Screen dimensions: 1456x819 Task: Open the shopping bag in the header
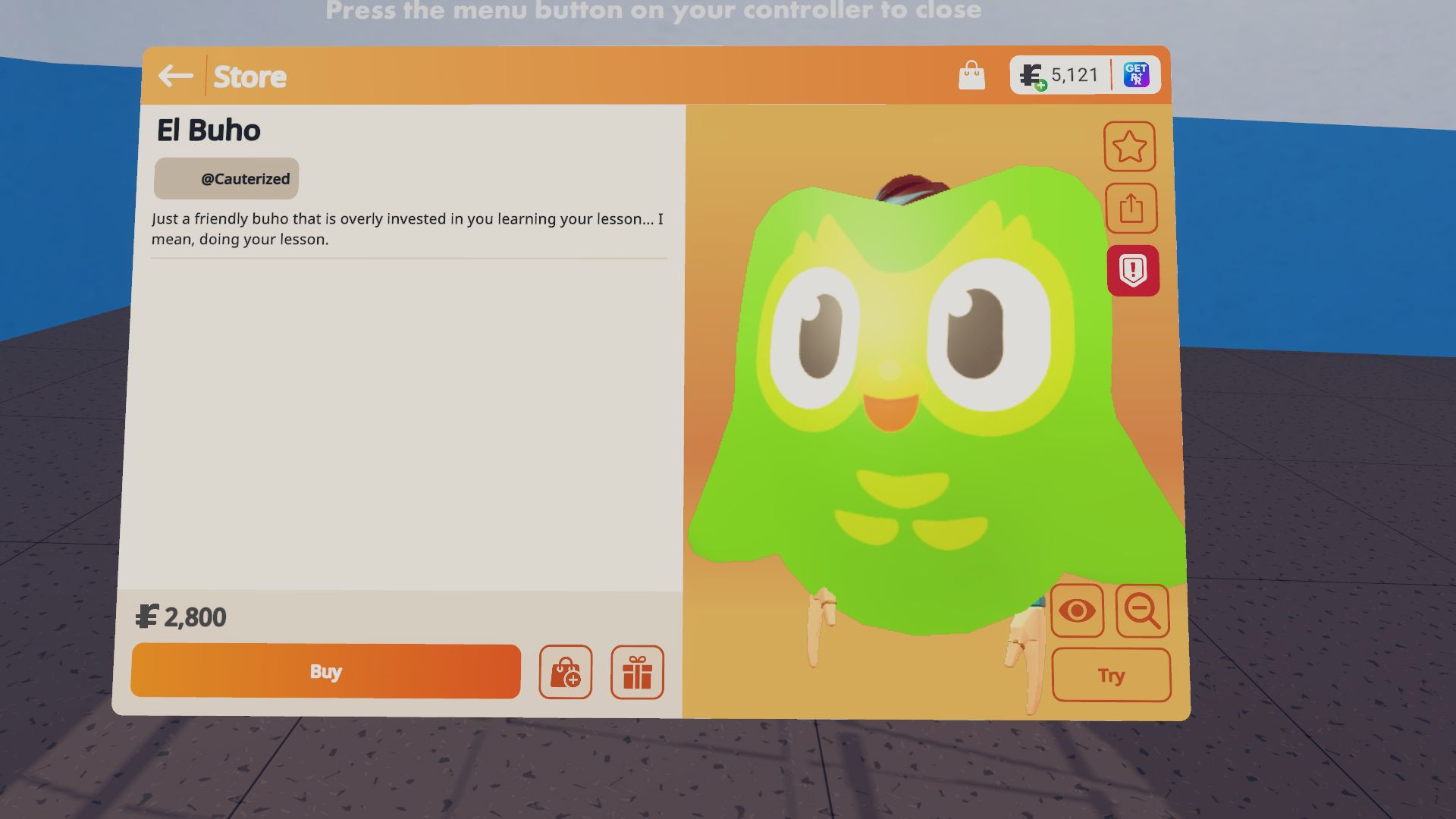[x=973, y=74]
